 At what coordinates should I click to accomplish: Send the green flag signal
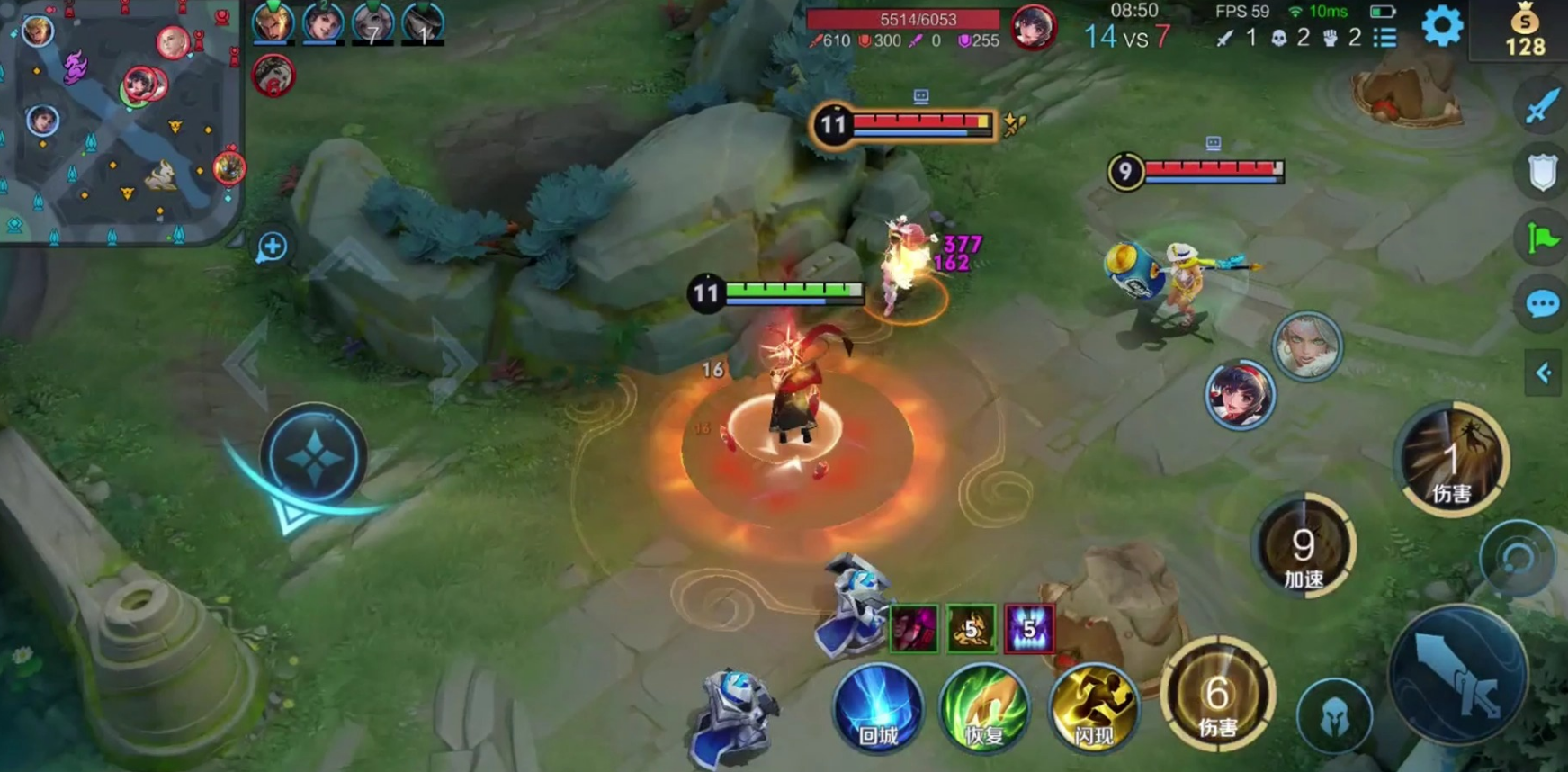1542,238
